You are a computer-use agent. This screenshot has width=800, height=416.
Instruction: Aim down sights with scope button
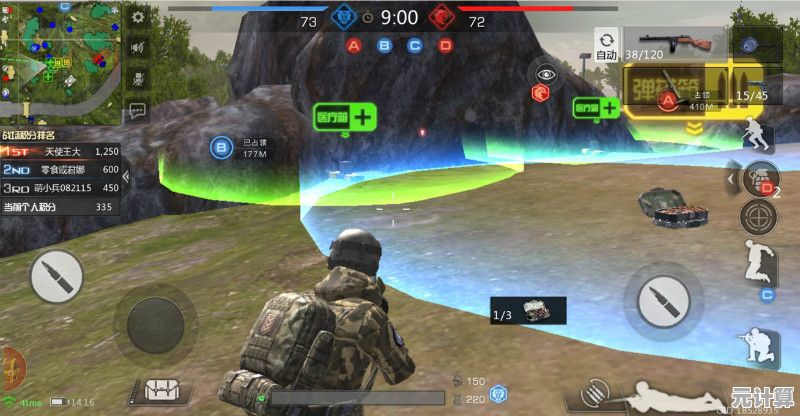click(x=759, y=216)
